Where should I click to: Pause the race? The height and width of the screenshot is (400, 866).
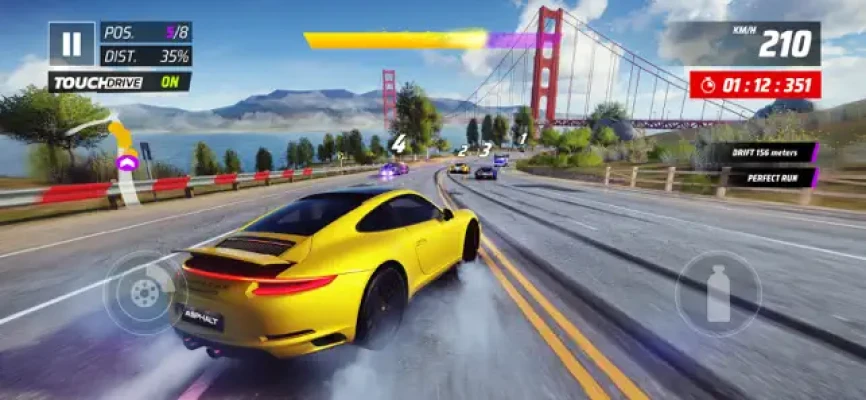click(71, 44)
